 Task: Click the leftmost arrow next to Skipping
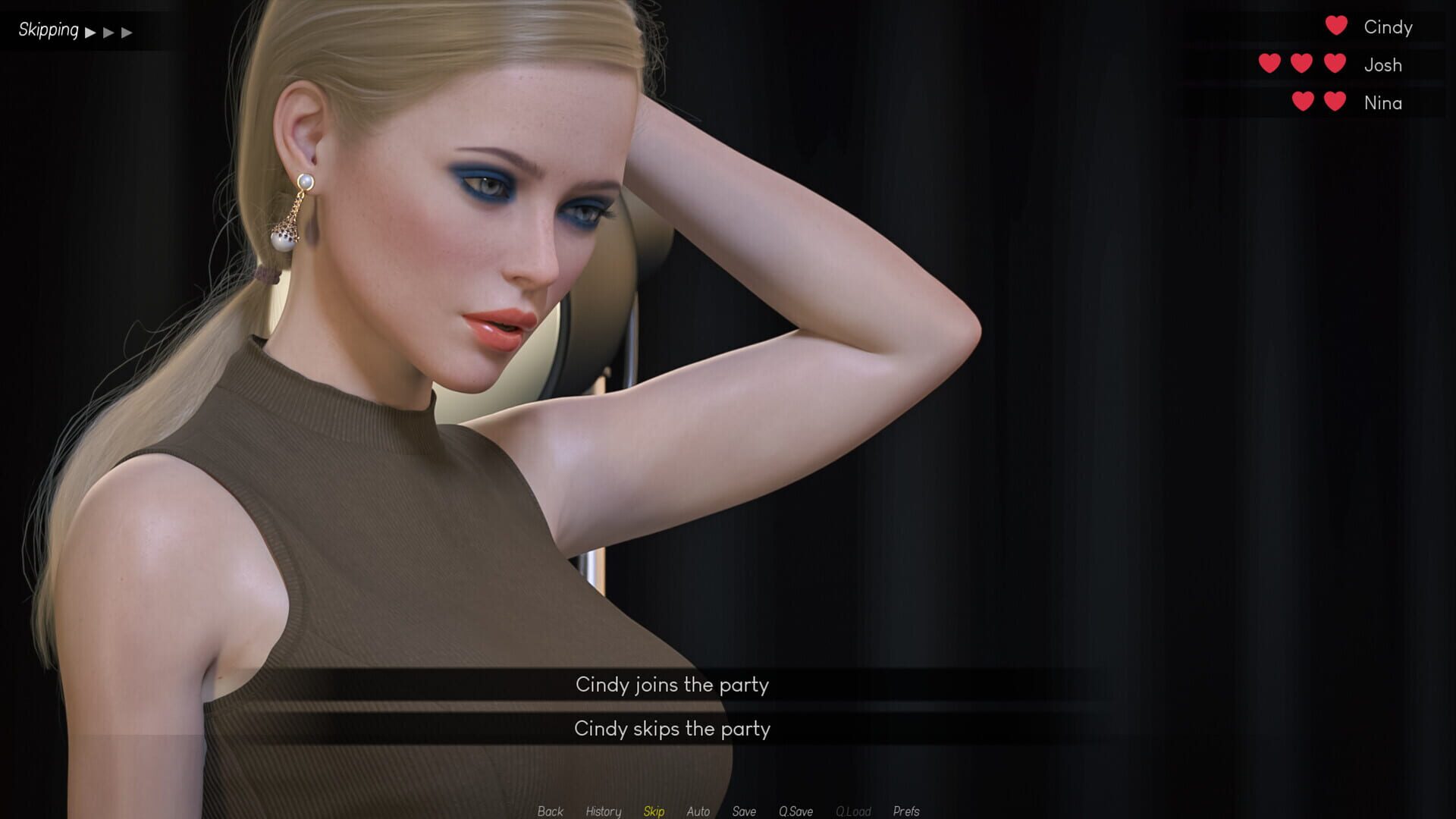[x=91, y=31]
